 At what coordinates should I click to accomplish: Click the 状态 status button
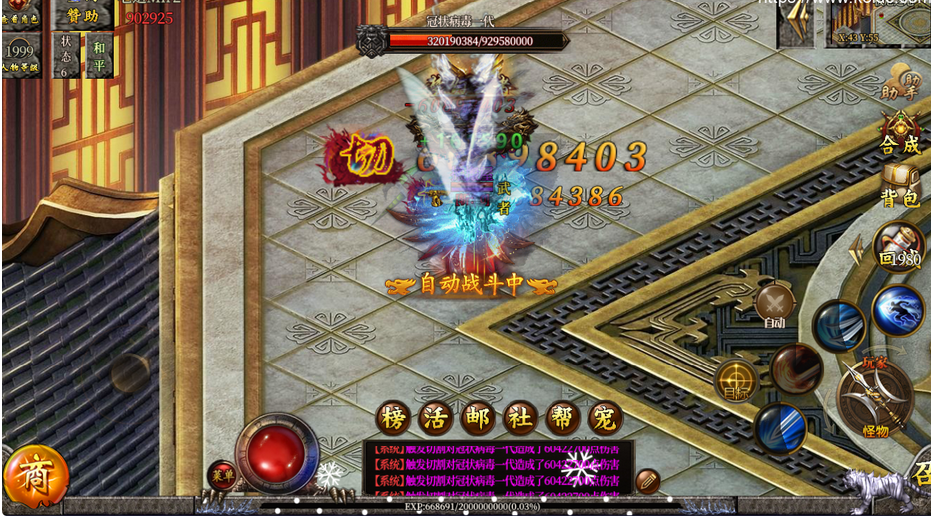coord(66,53)
